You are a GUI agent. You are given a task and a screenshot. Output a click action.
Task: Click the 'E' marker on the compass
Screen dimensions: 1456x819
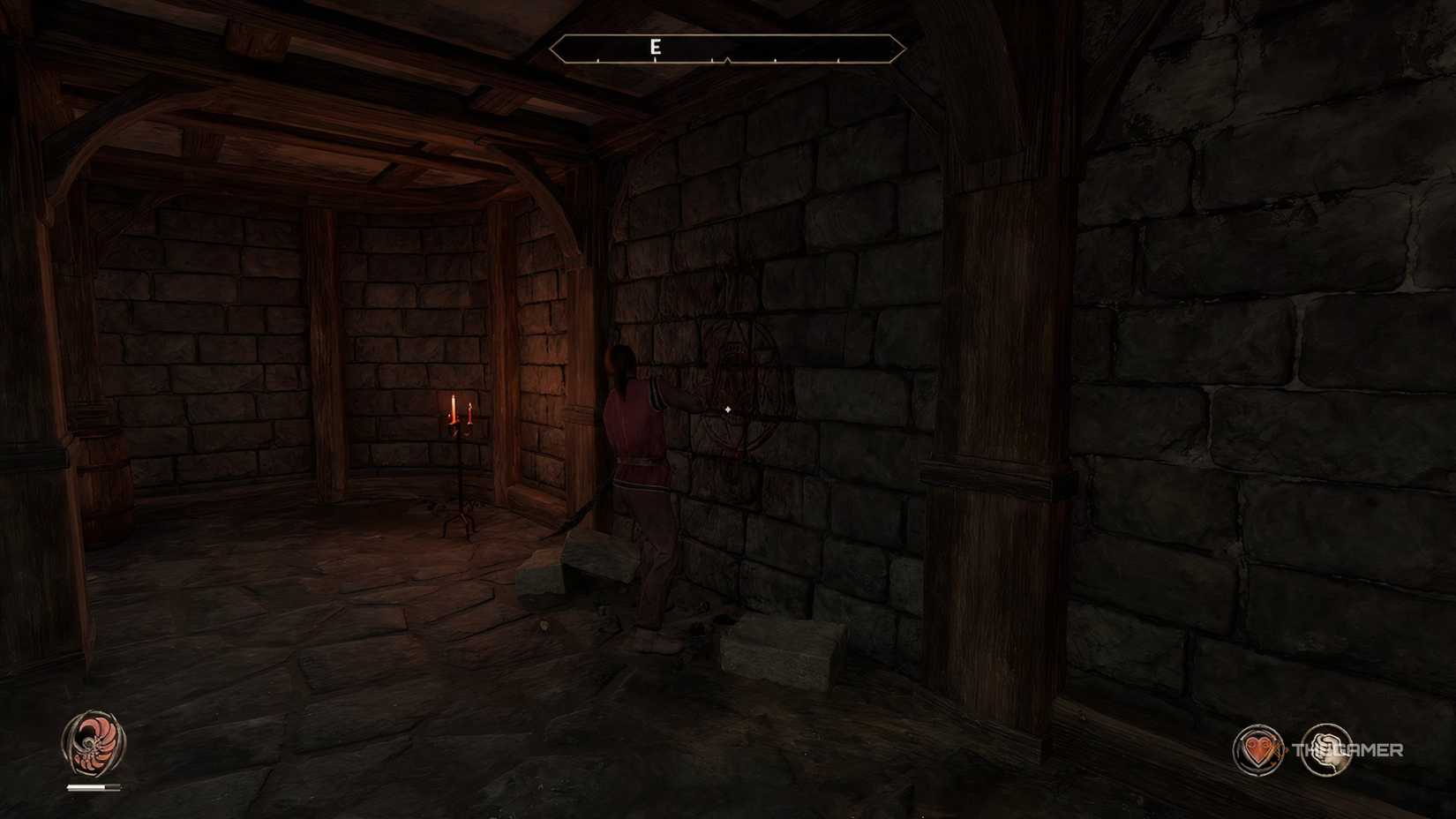point(654,45)
